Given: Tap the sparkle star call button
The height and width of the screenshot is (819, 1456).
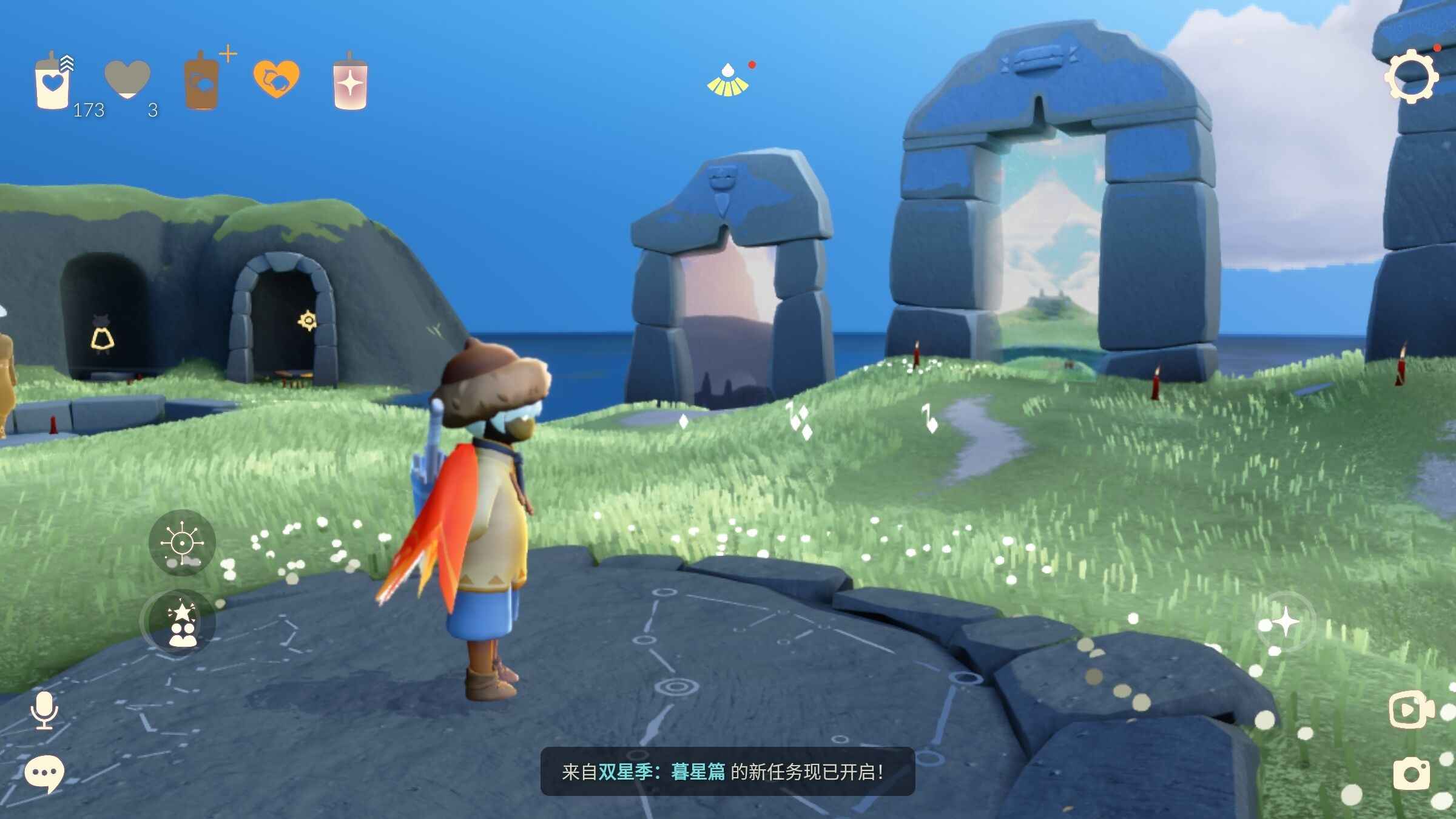Looking at the screenshot, I should (1285, 622).
